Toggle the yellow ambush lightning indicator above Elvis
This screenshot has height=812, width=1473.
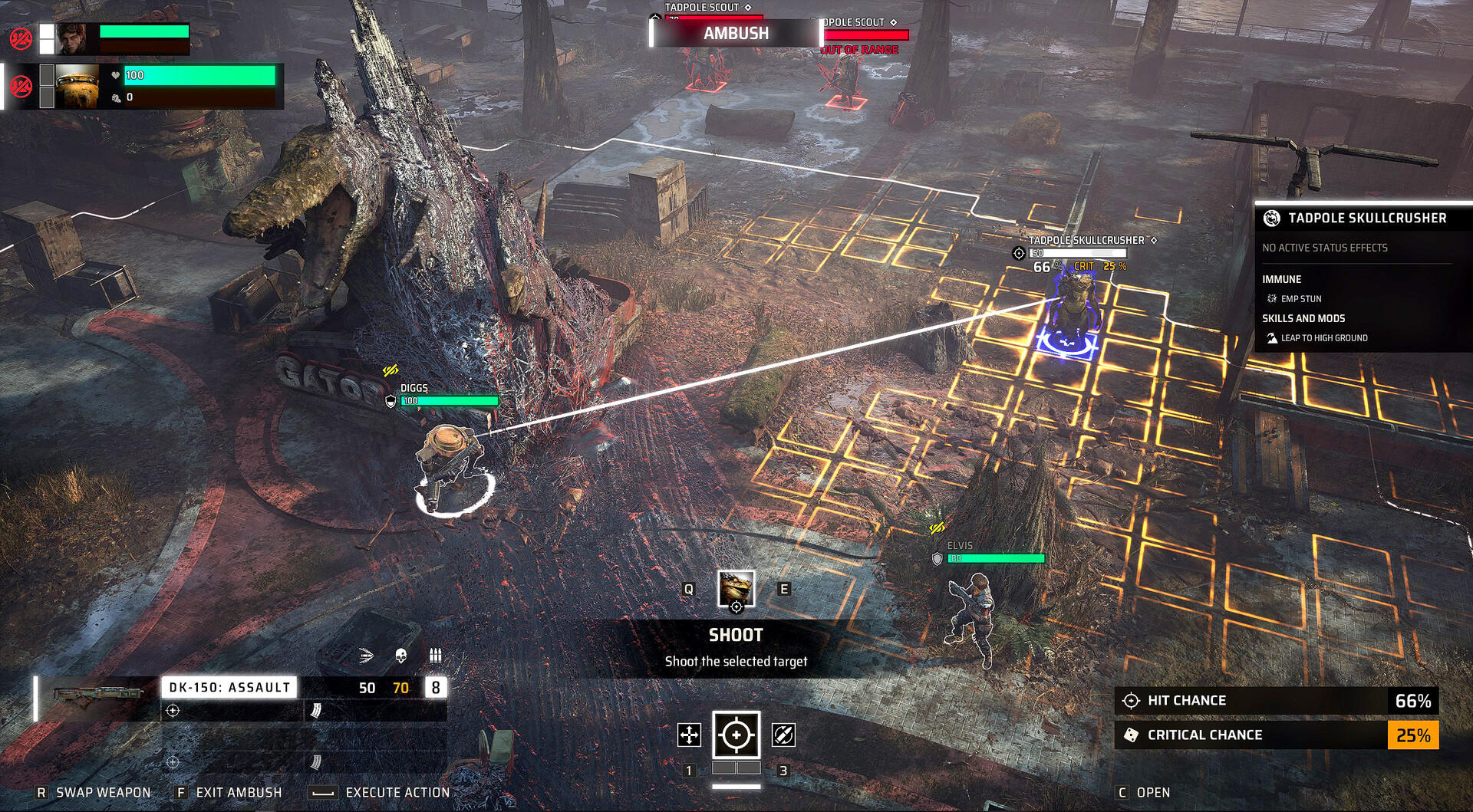click(x=939, y=527)
